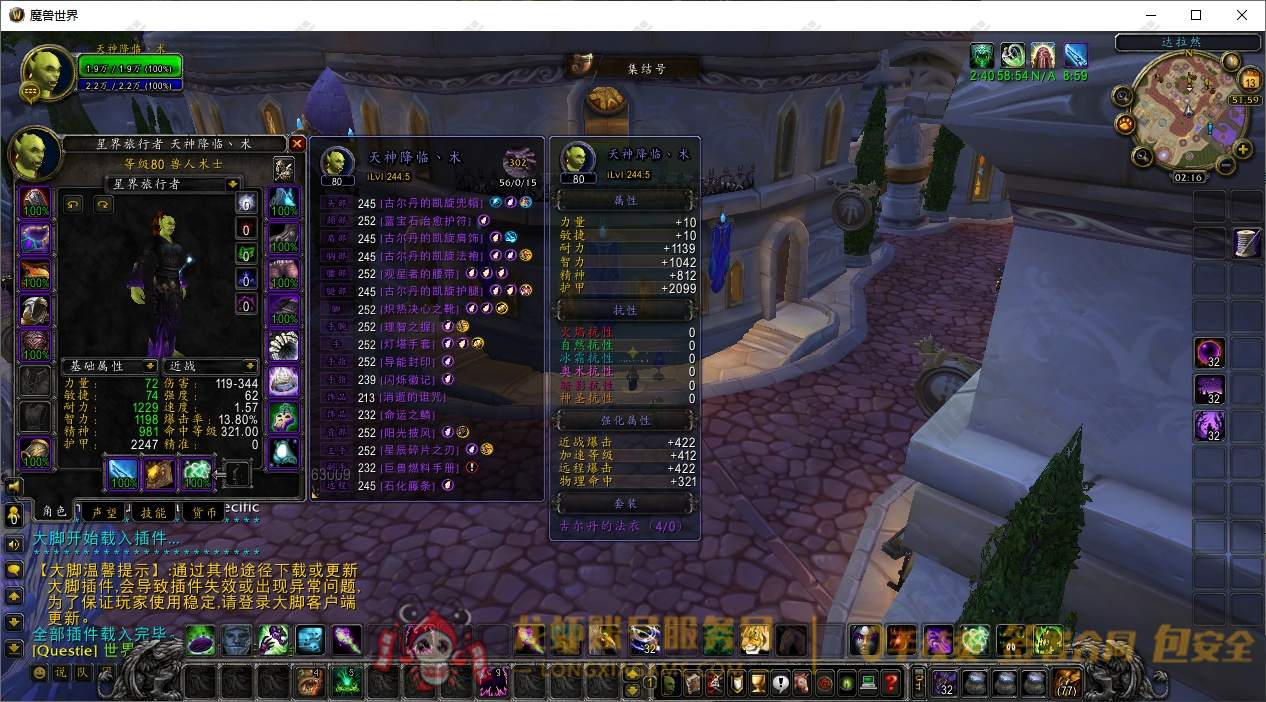Switch to the 声望 reputation tab
Viewport: 1266px width, 702px height.
point(104,512)
